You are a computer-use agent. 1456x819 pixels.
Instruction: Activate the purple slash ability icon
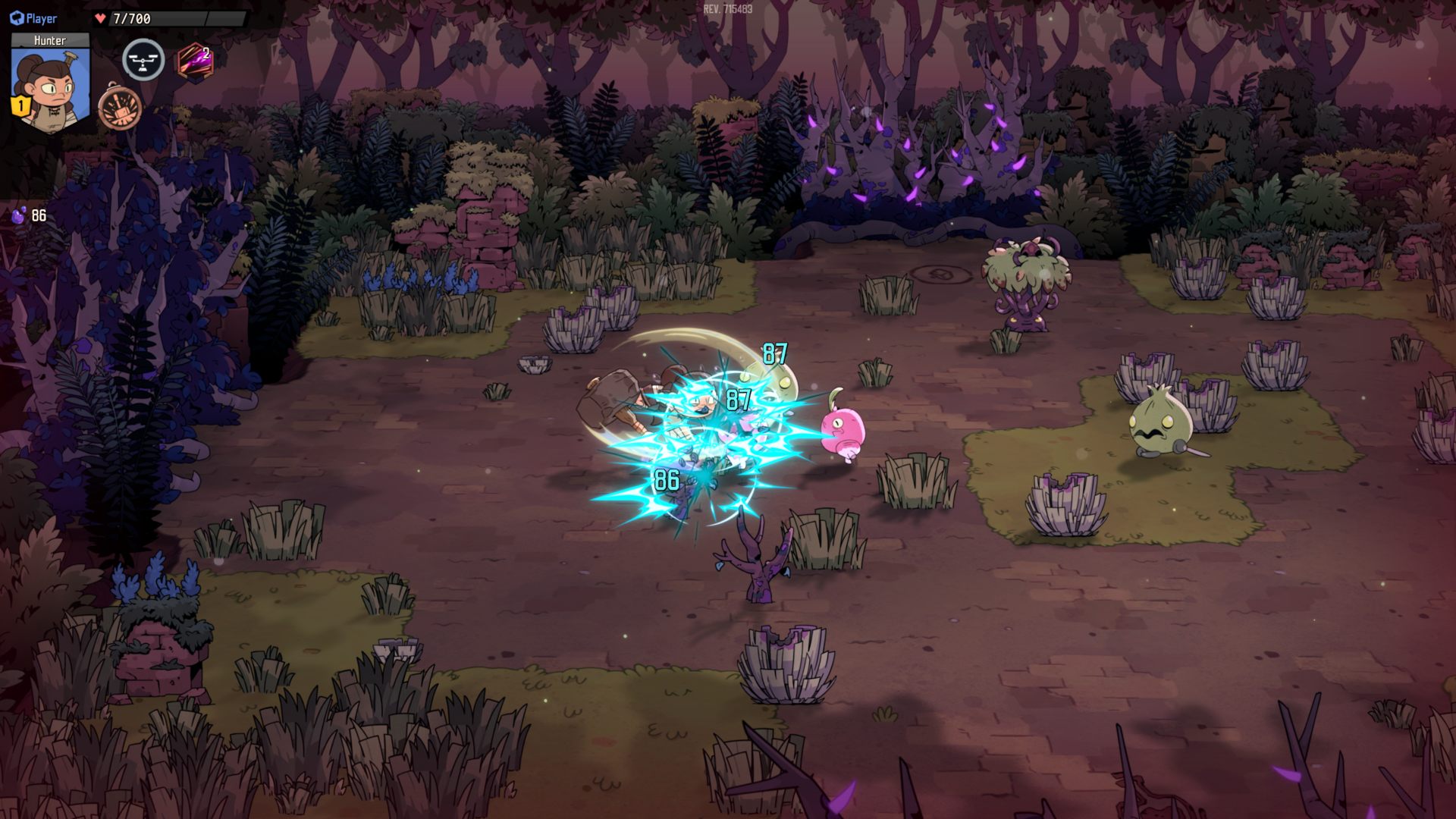point(194,61)
